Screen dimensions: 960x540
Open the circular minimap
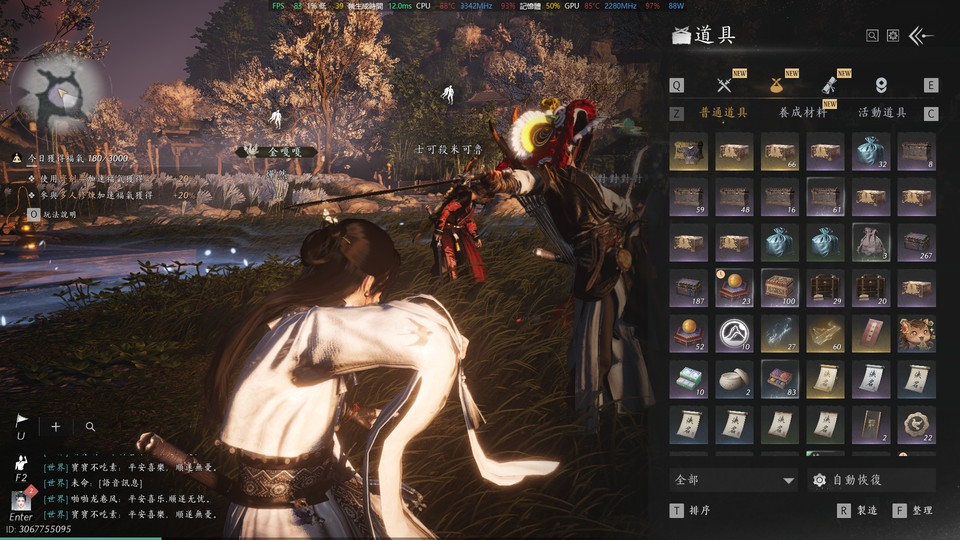(x=60, y=97)
